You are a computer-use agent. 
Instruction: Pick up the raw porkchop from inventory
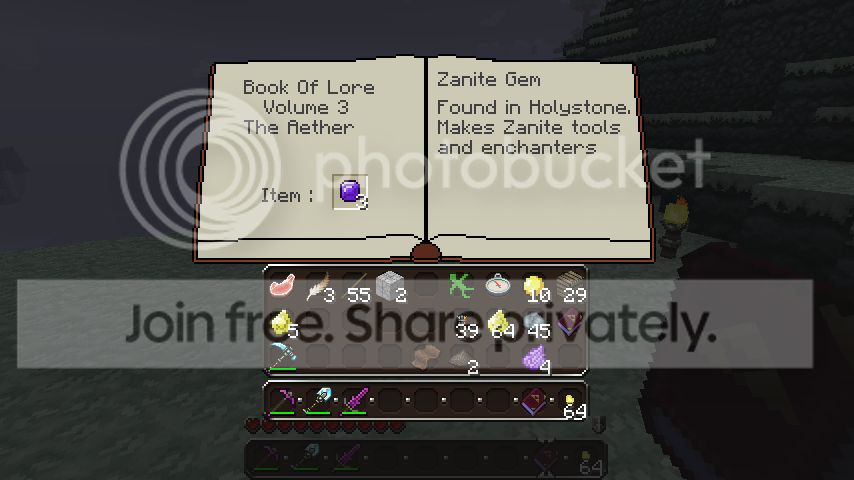tap(282, 287)
